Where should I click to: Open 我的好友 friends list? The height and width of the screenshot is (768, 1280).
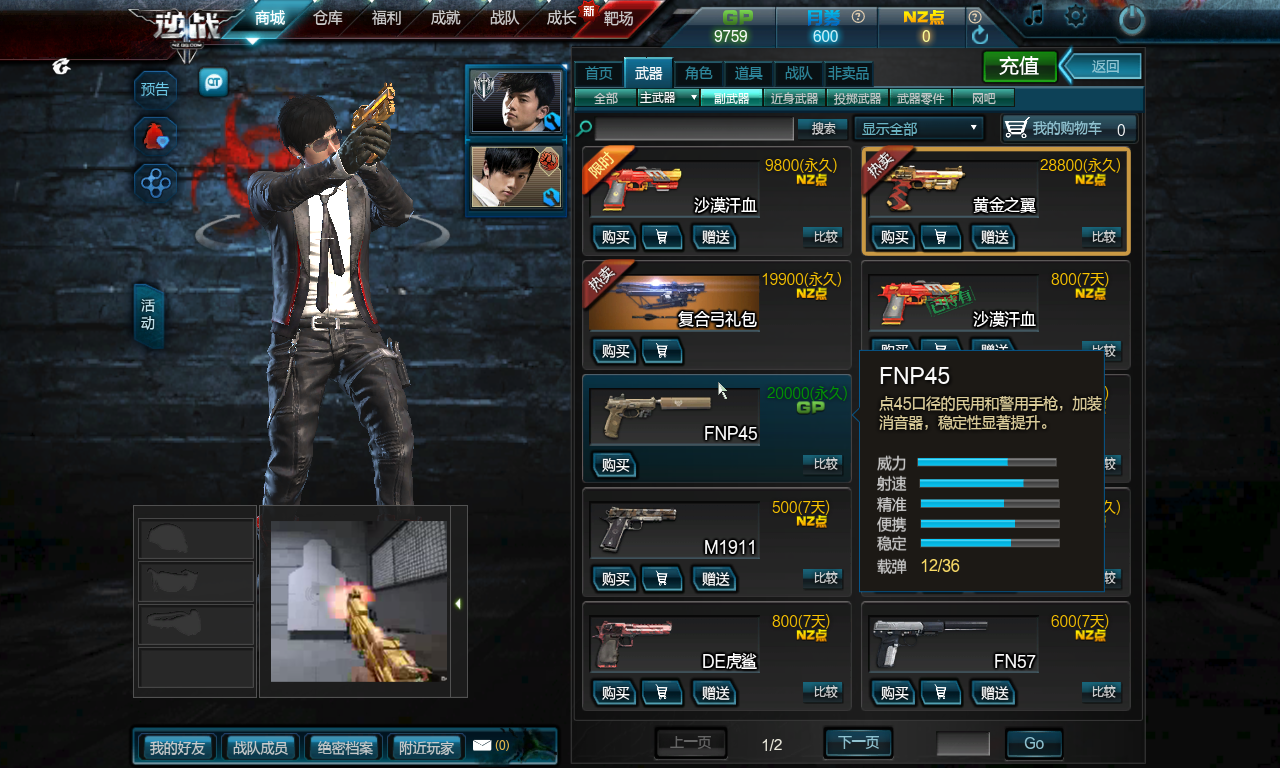click(177, 747)
